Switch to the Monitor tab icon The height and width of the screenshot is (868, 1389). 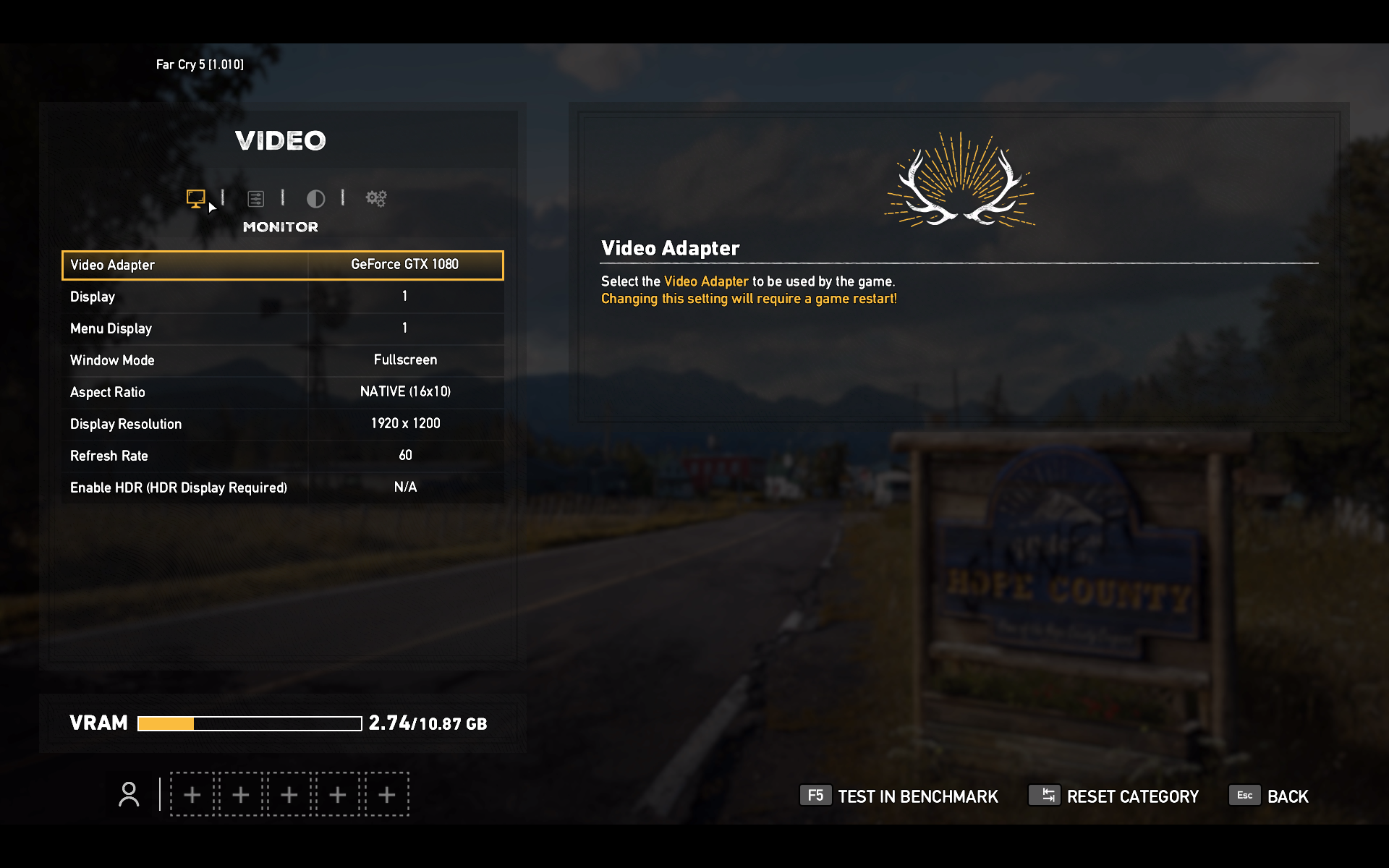pos(195,198)
